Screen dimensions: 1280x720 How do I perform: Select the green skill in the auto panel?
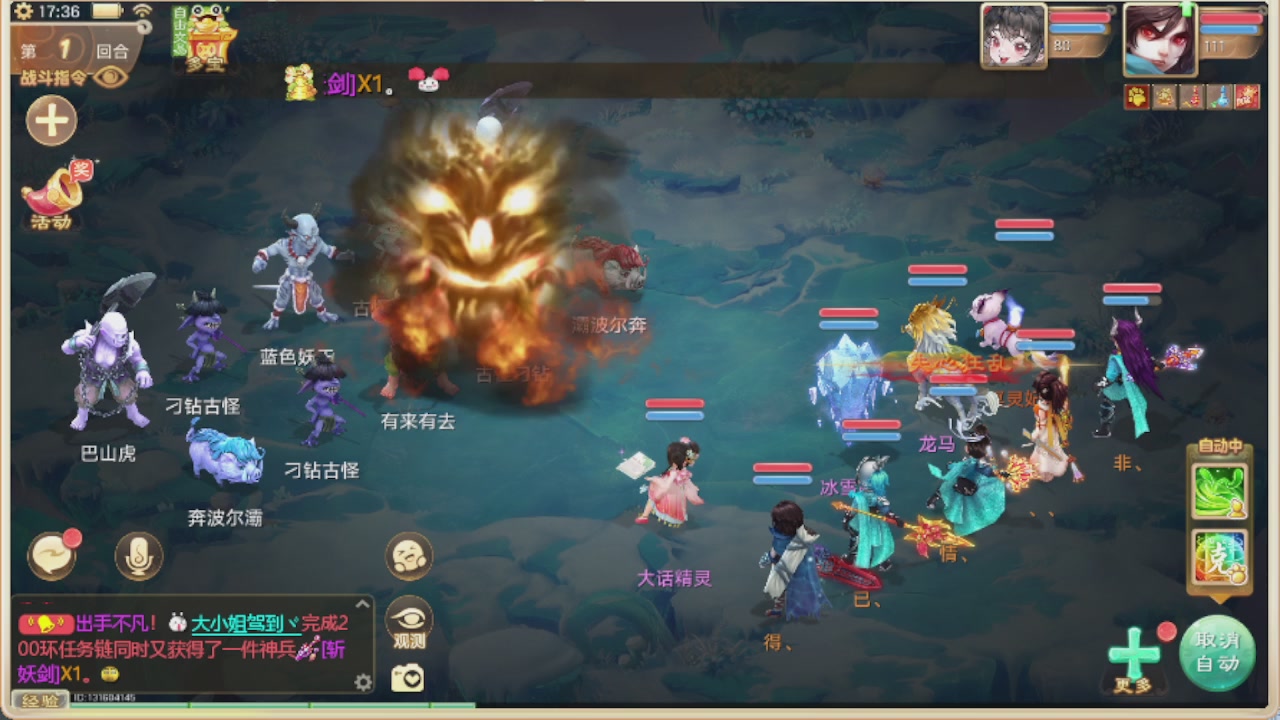[x=1219, y=490]
